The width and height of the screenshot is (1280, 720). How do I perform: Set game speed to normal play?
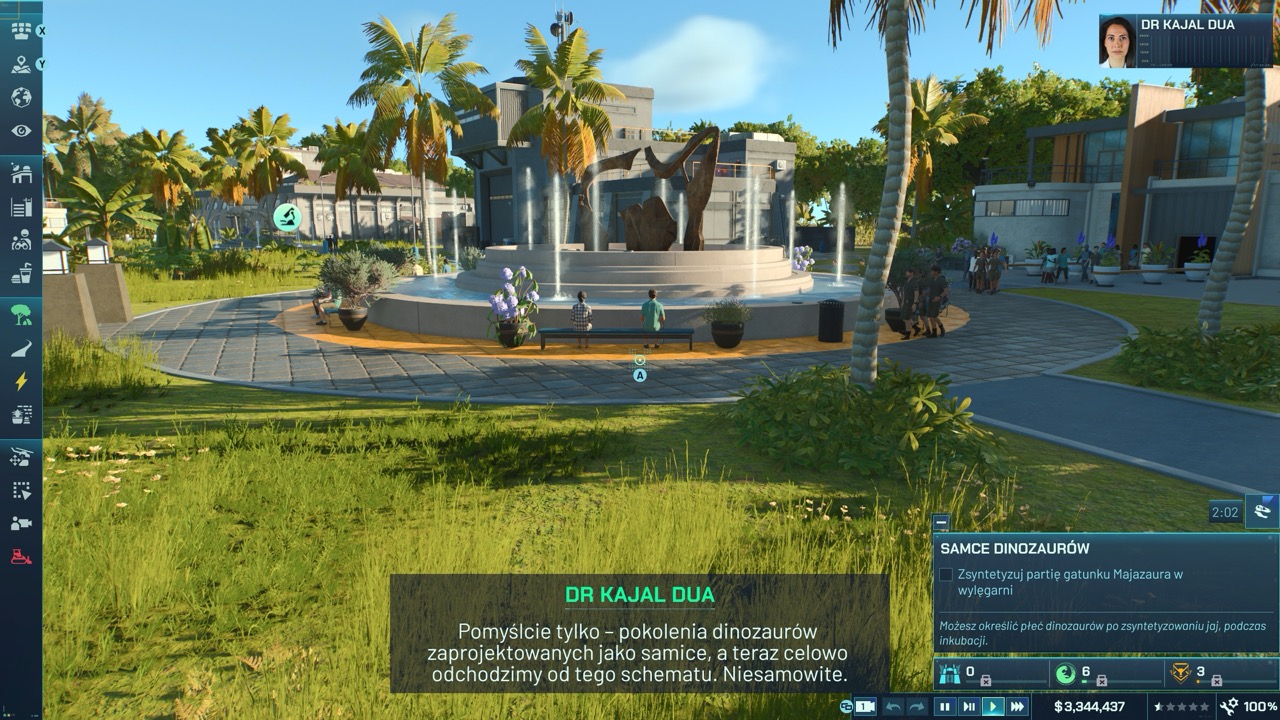click(993, 707)
